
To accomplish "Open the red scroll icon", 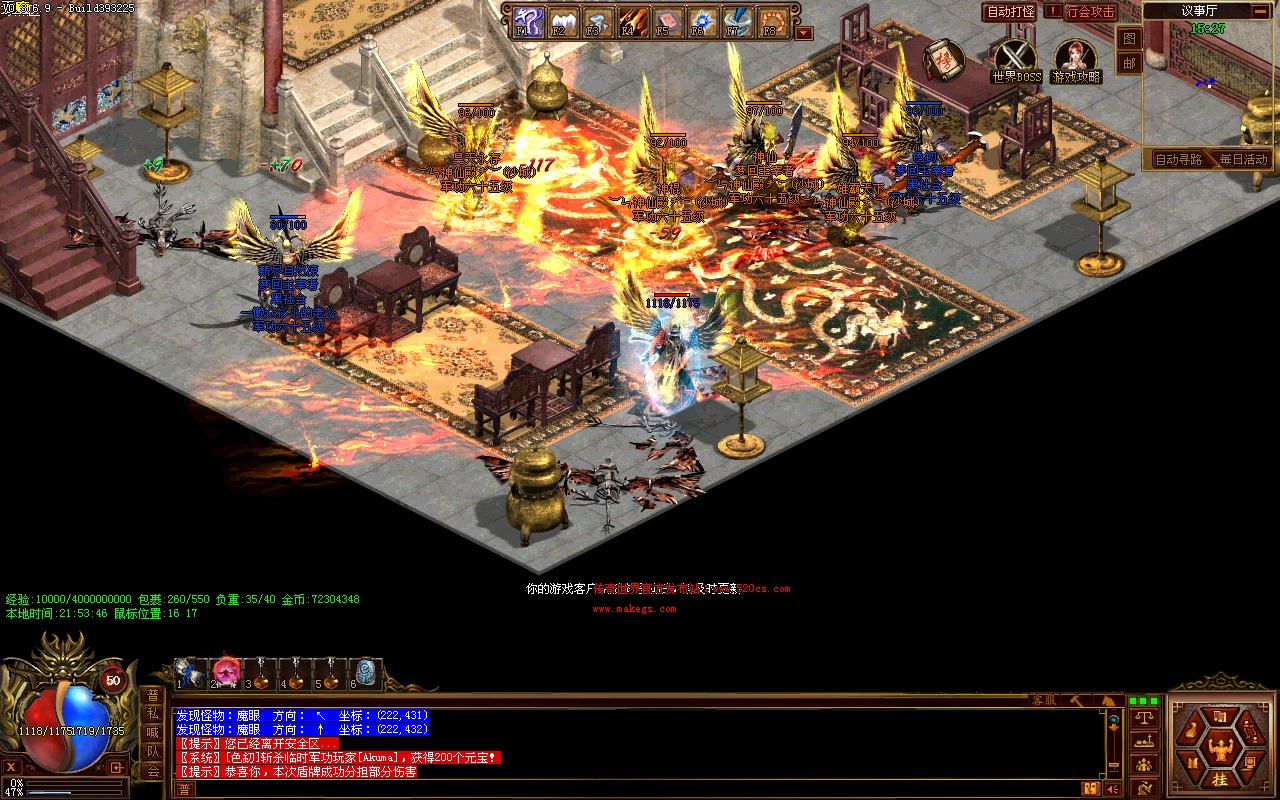I will pyautogui.click(x=941, y=59).
